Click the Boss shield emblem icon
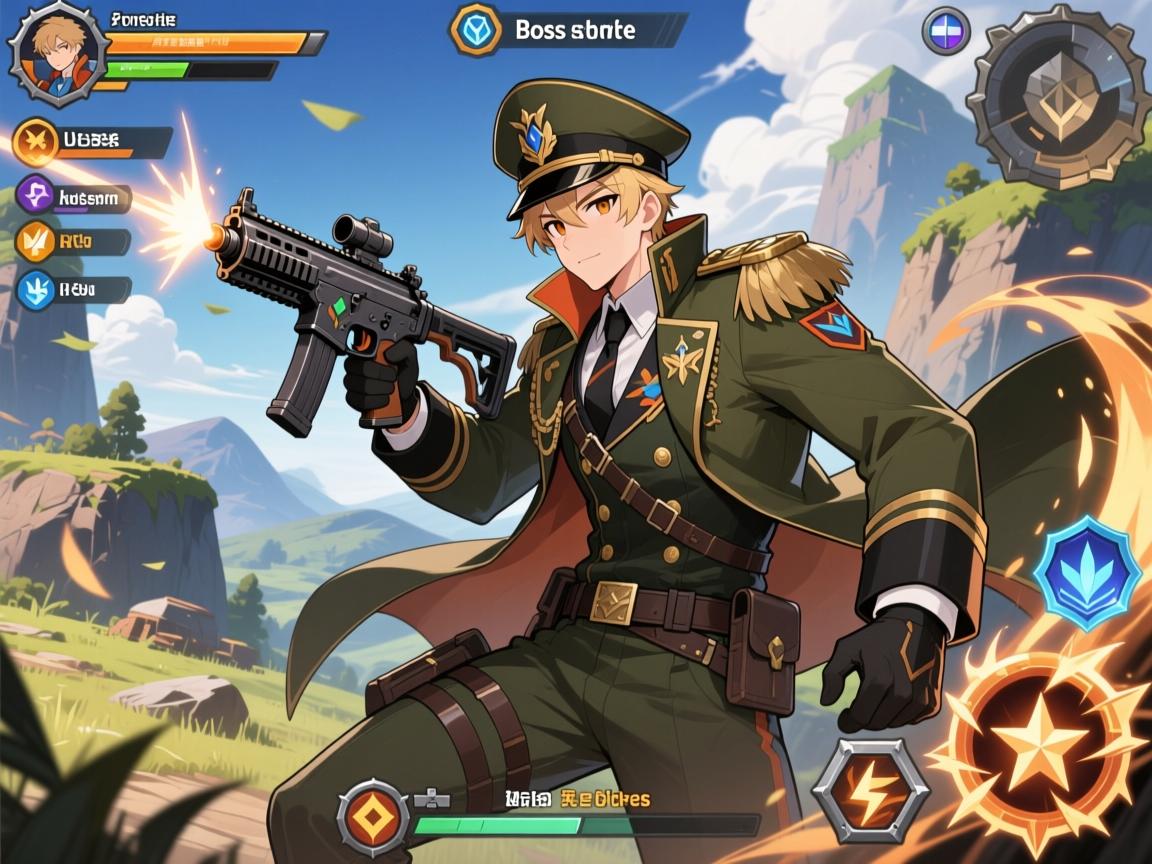 pos(476,29)
